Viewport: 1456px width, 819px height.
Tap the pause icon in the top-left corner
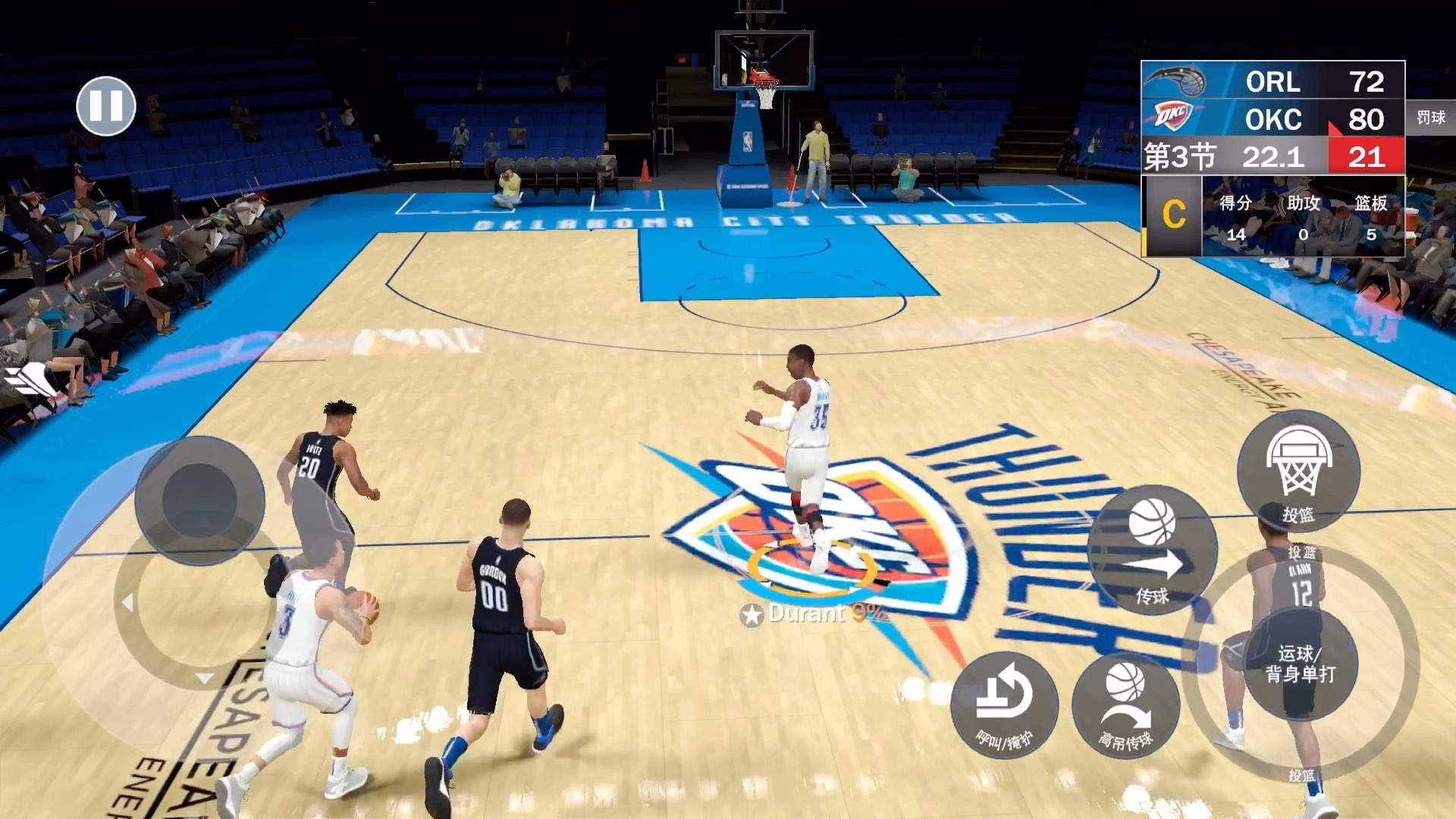pyautogui.click(x=106, y=106)
